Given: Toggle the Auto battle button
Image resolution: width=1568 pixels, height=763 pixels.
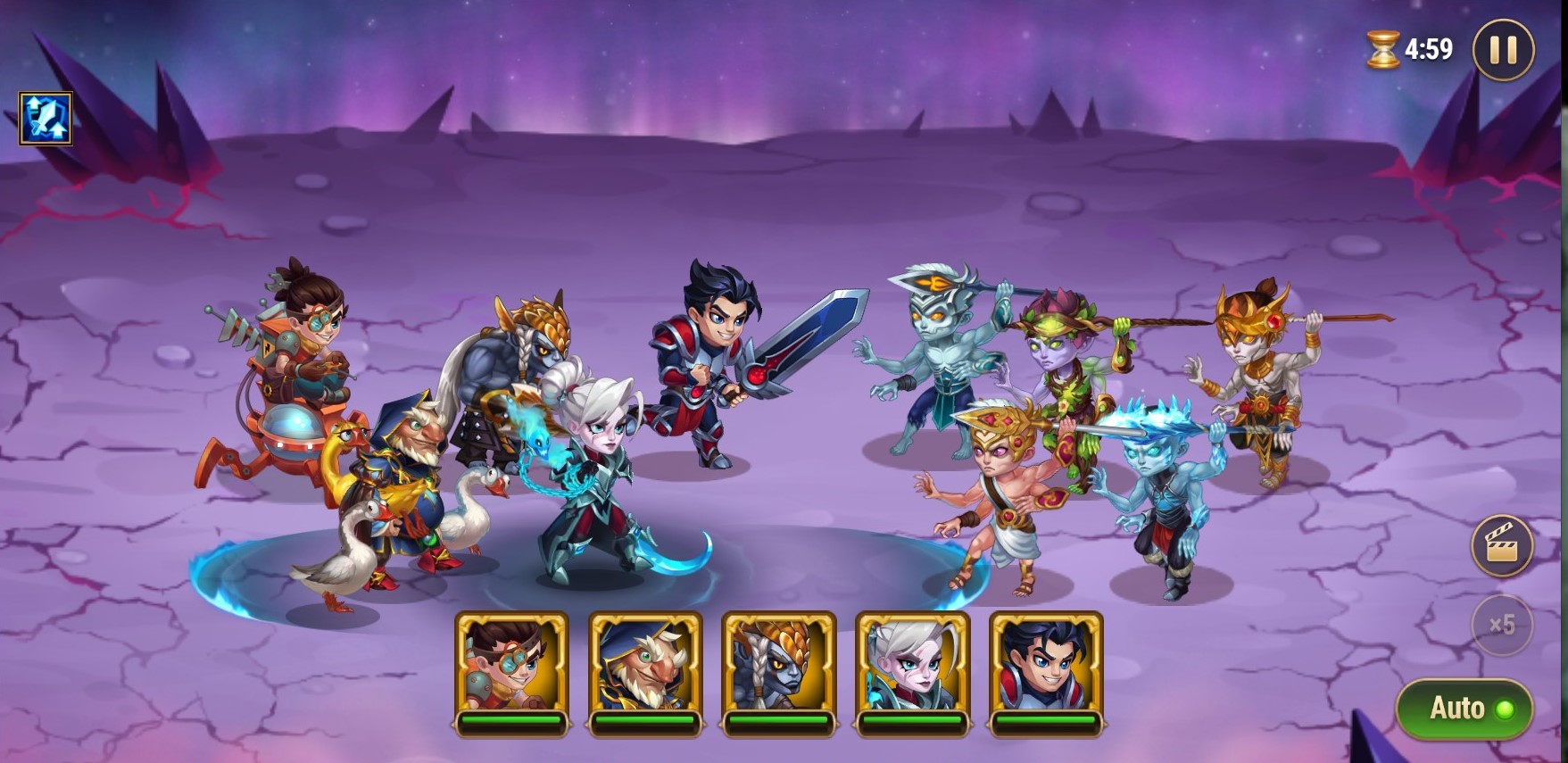Looking at the screenshot, I should tap(1464, 709).
